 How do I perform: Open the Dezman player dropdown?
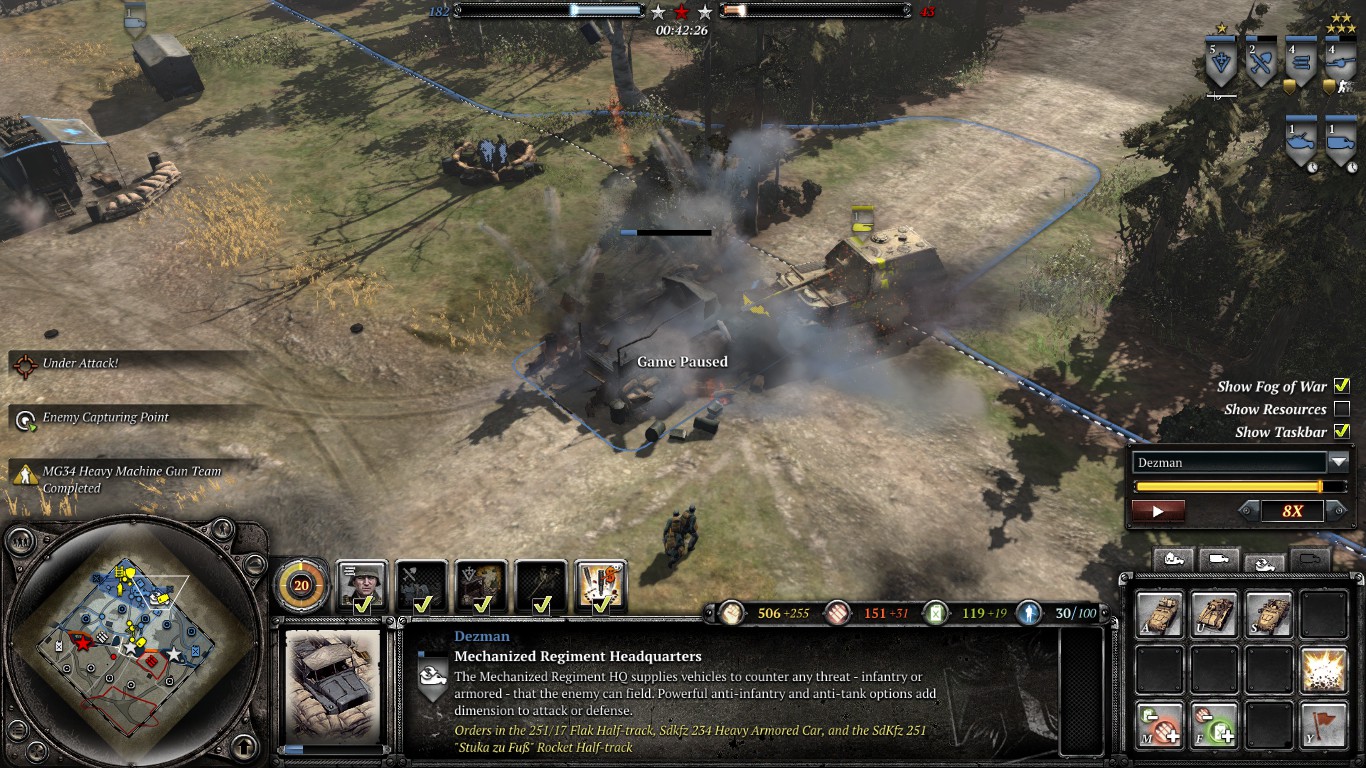coord(1338,462)
